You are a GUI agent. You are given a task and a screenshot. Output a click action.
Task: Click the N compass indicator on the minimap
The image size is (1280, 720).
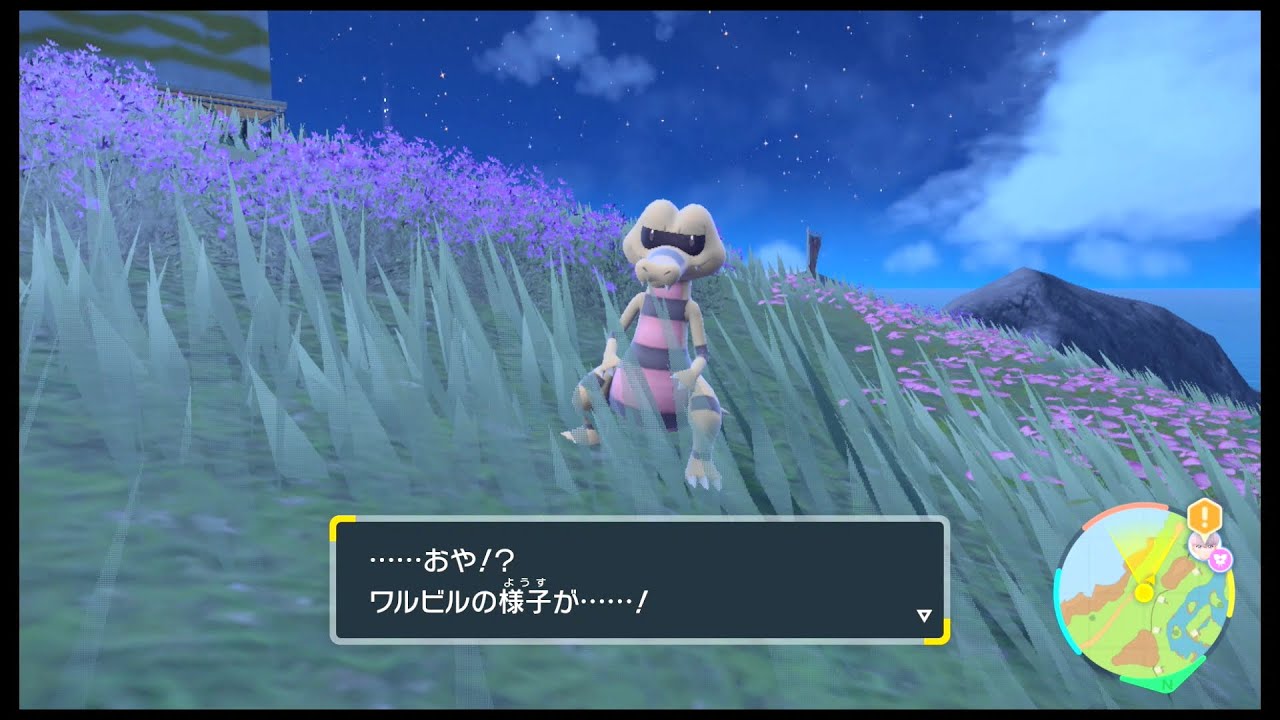click(x=1166, y=686)
